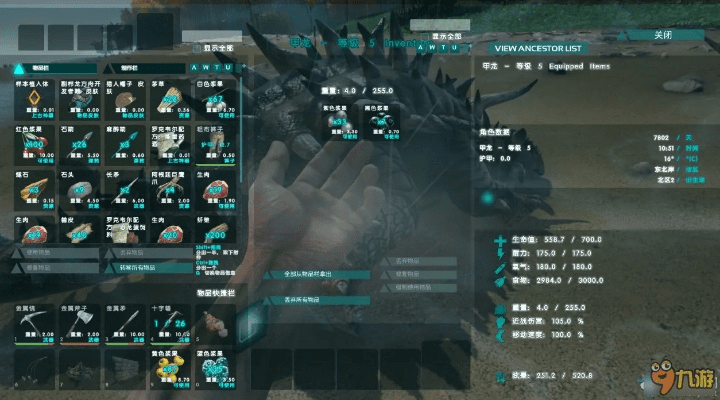Choose the metal hatchet hotbar slot

[x=79, y=325]
